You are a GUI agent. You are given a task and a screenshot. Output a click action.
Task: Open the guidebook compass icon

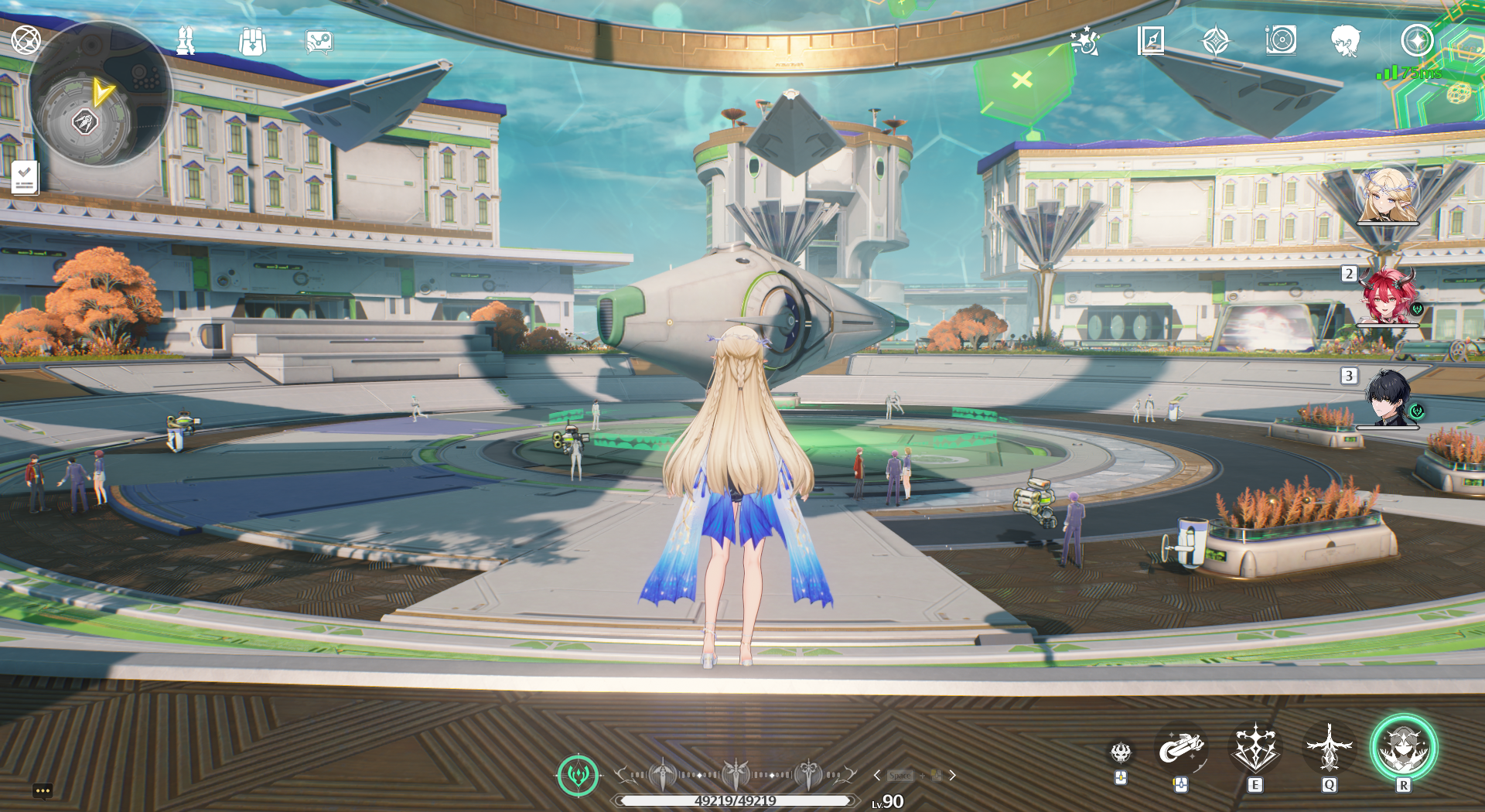tap(1151, 40)
